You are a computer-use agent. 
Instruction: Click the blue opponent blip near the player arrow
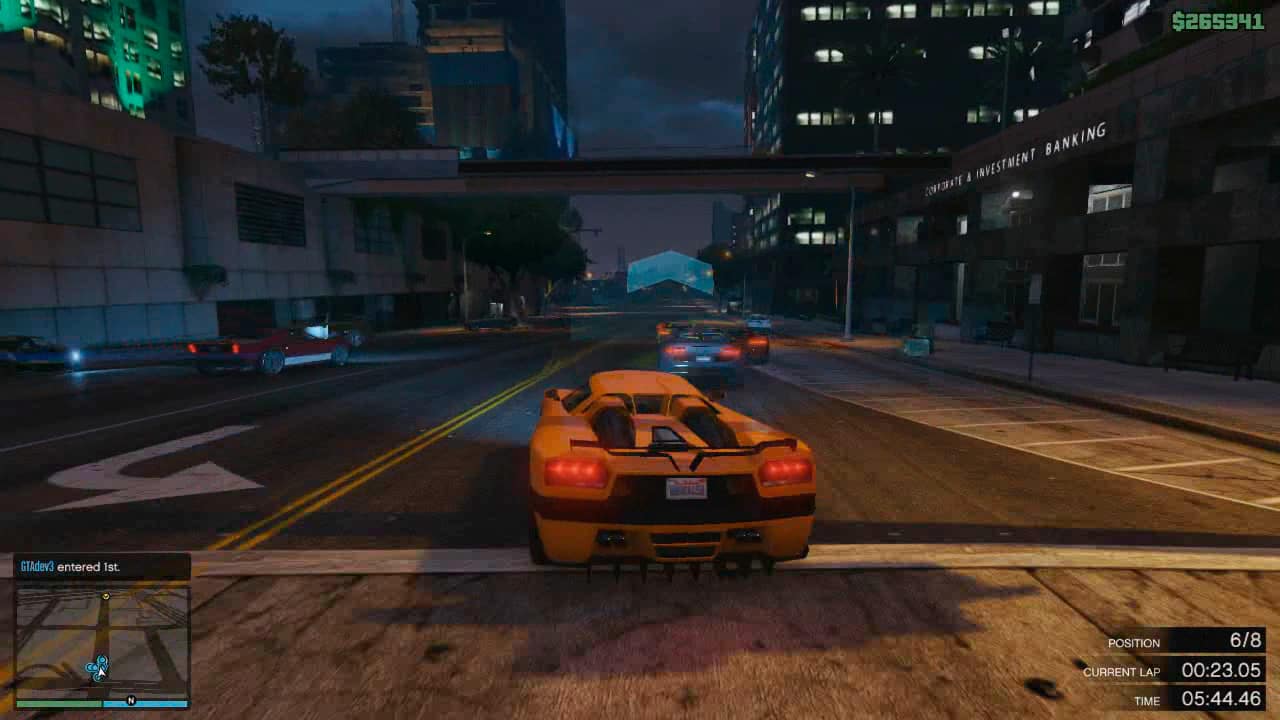tap(103, 660)
